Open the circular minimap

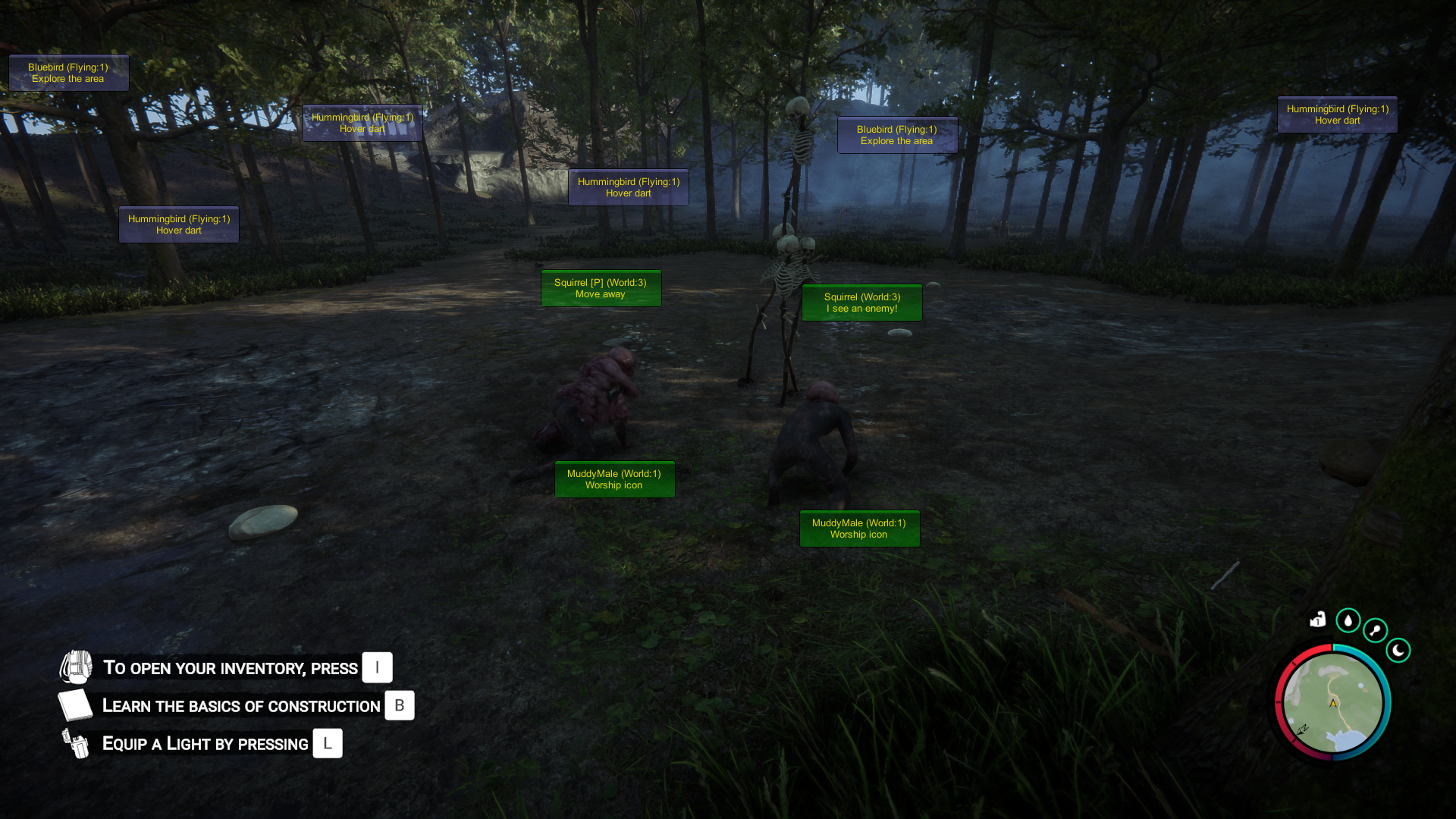1333,702
